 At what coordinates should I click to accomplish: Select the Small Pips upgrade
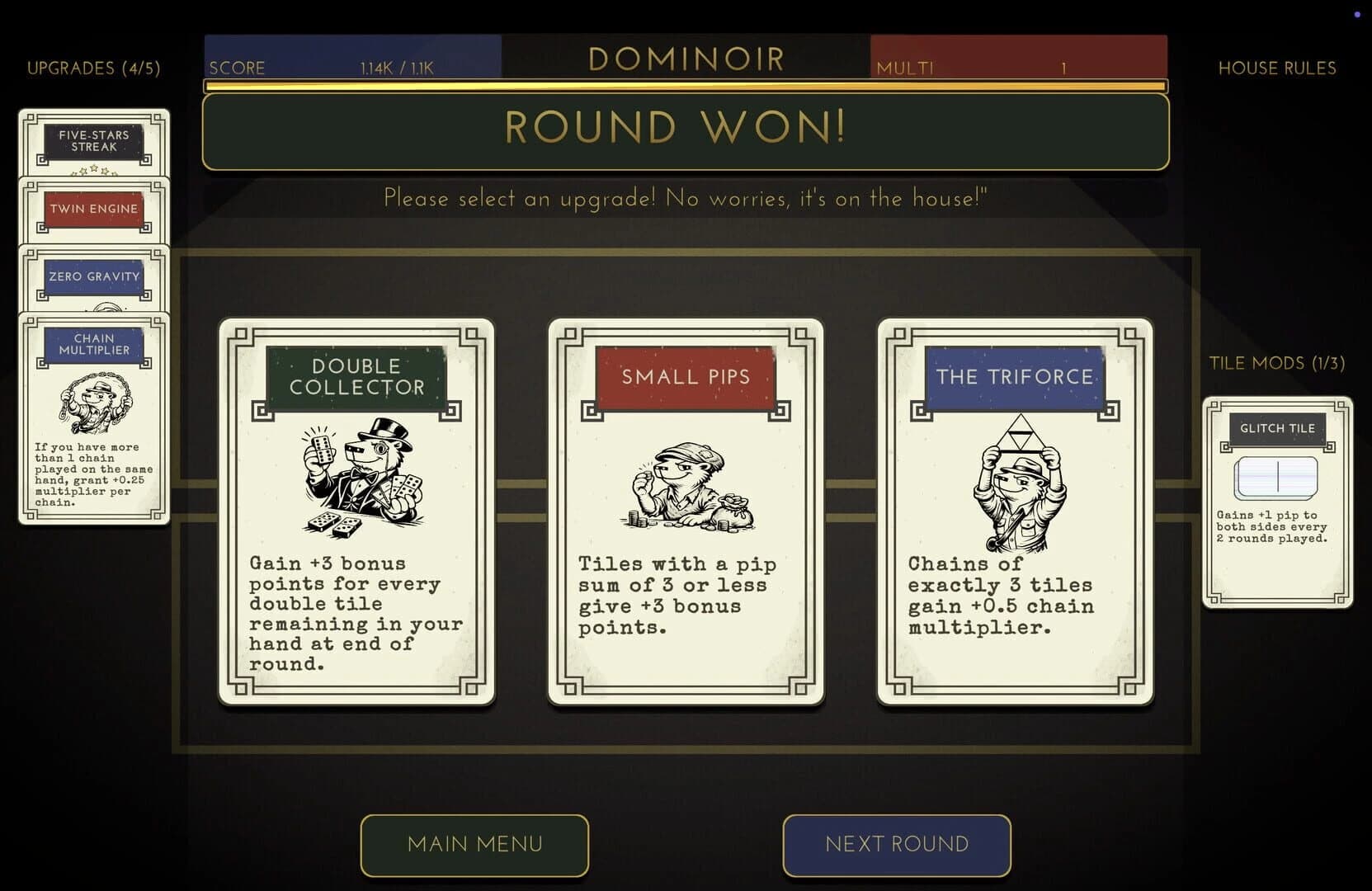(x=685, y=511)
